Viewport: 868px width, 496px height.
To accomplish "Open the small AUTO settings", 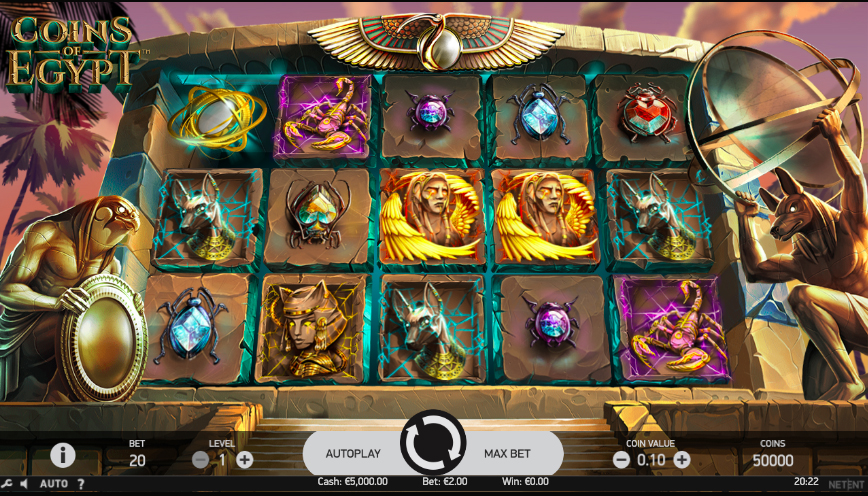I will click(x=54, y=484).
